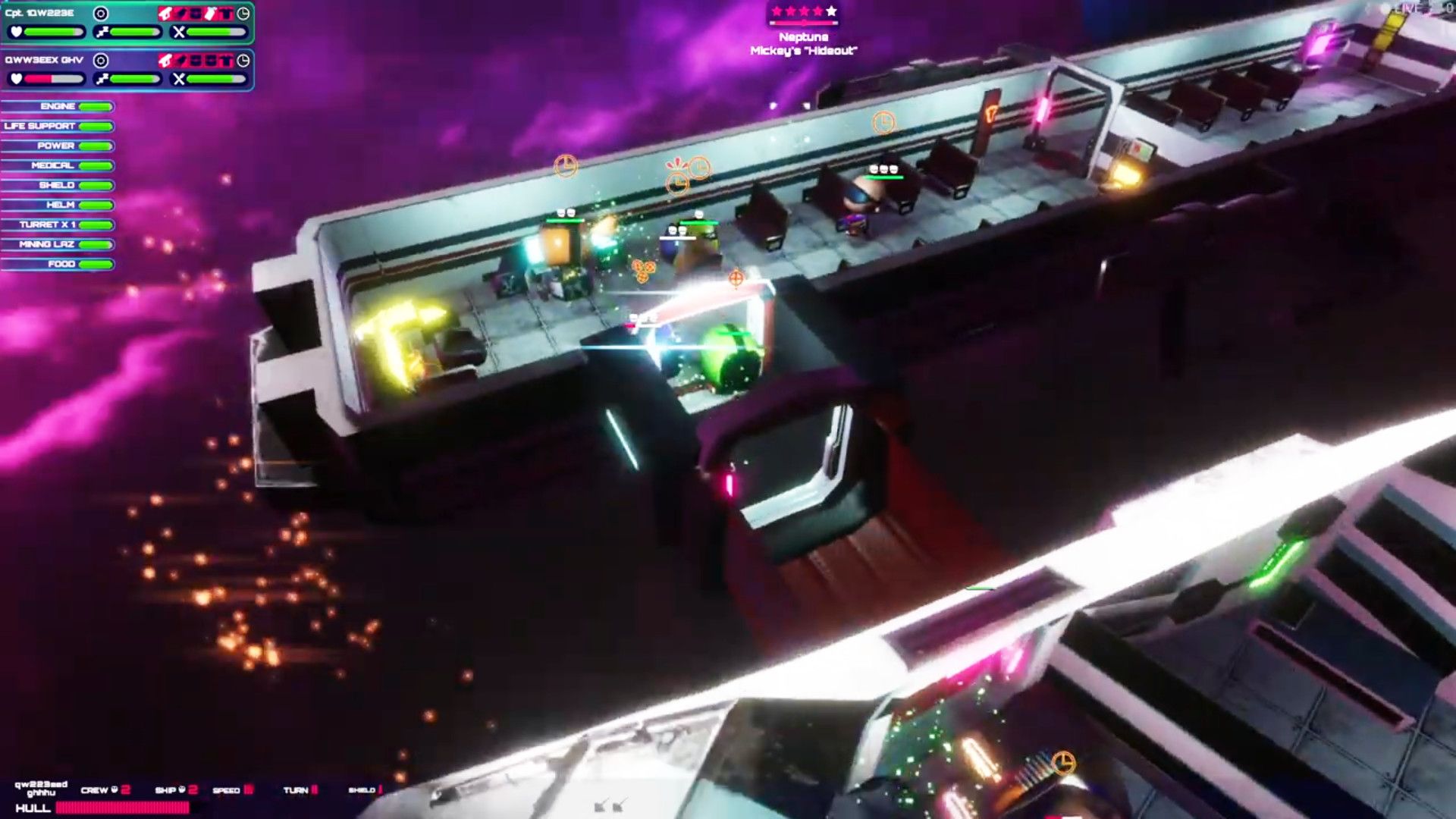Select the gun weapon icon for Cpt. 10W223E
Viewport: 1456px width, 819px height.
[166, 14]
